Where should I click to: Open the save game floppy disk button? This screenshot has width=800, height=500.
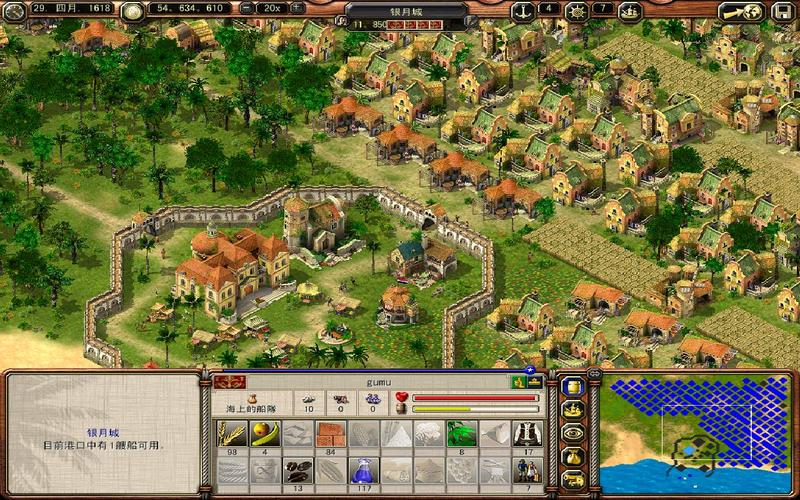click(x=779, y=12)
